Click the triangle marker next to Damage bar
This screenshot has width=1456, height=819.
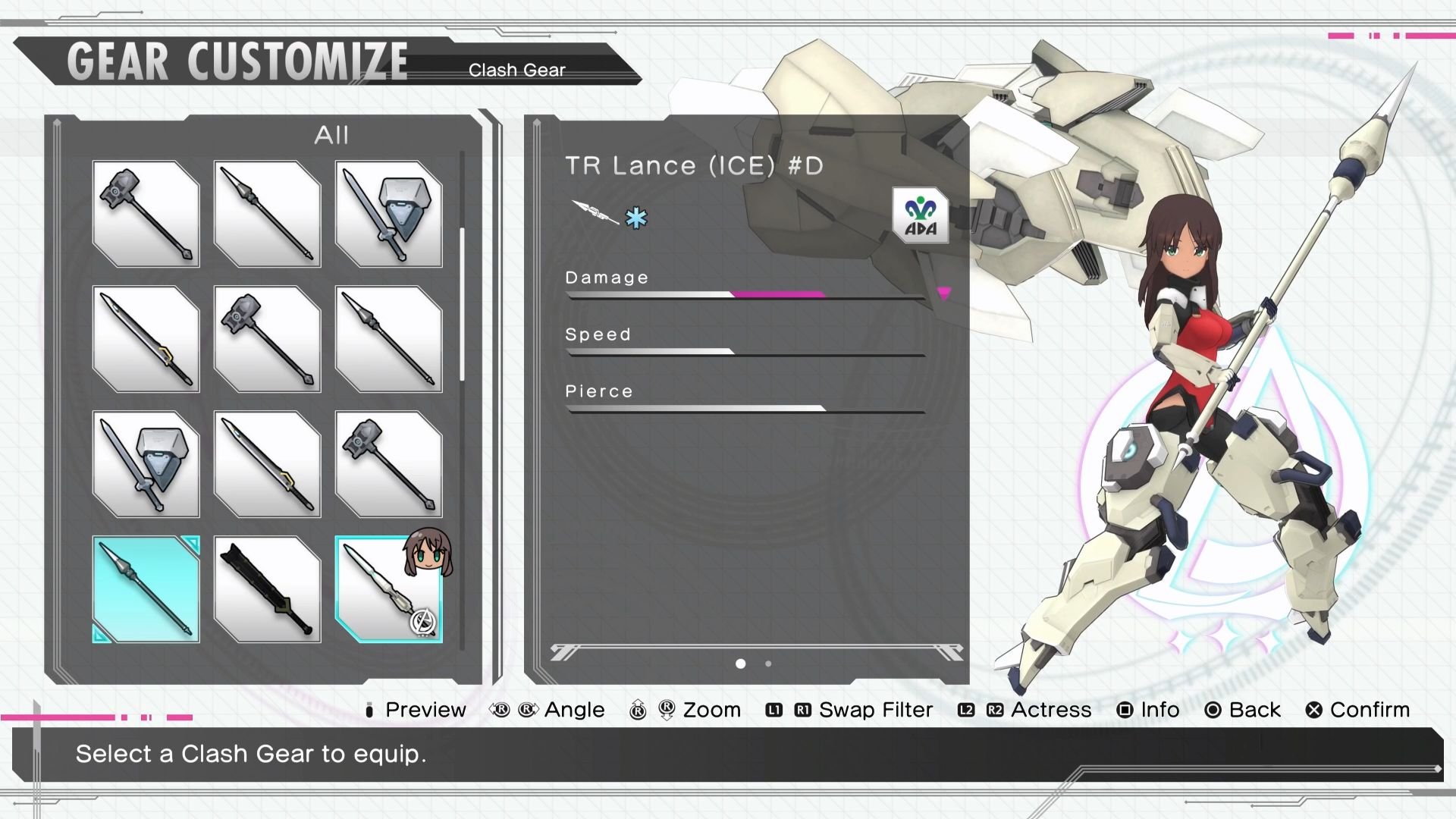tap(943, 295)
